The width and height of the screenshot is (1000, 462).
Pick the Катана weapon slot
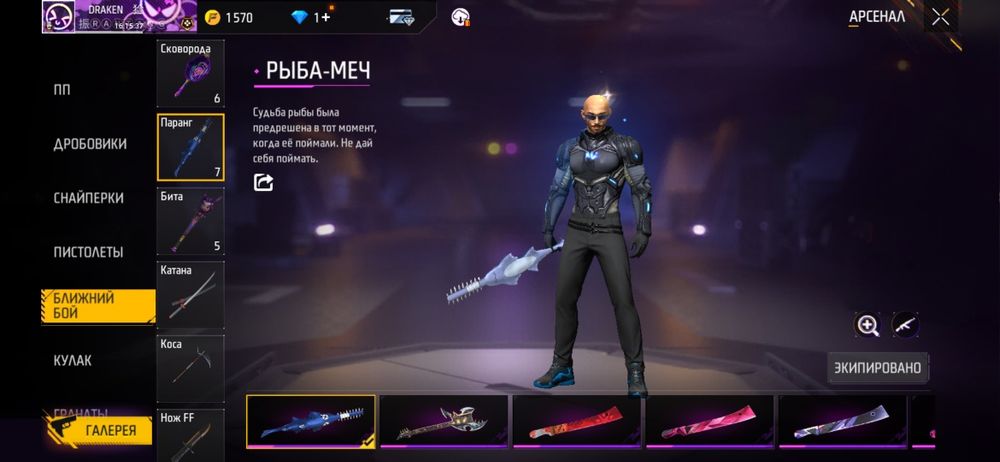[190, 293]
